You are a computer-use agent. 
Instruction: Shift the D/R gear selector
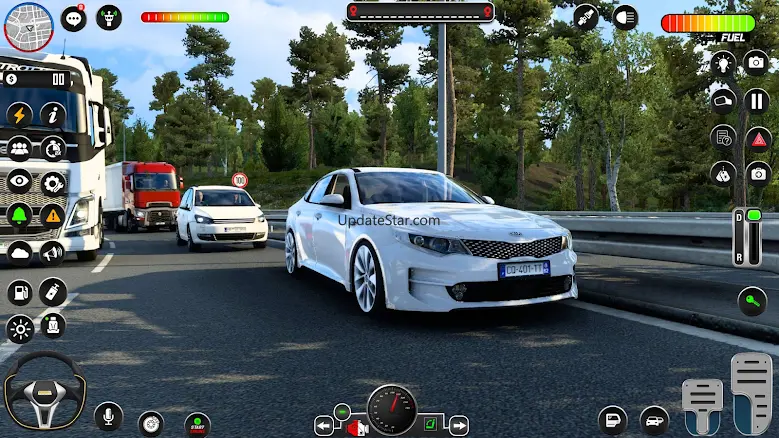(x=747, y=238)
